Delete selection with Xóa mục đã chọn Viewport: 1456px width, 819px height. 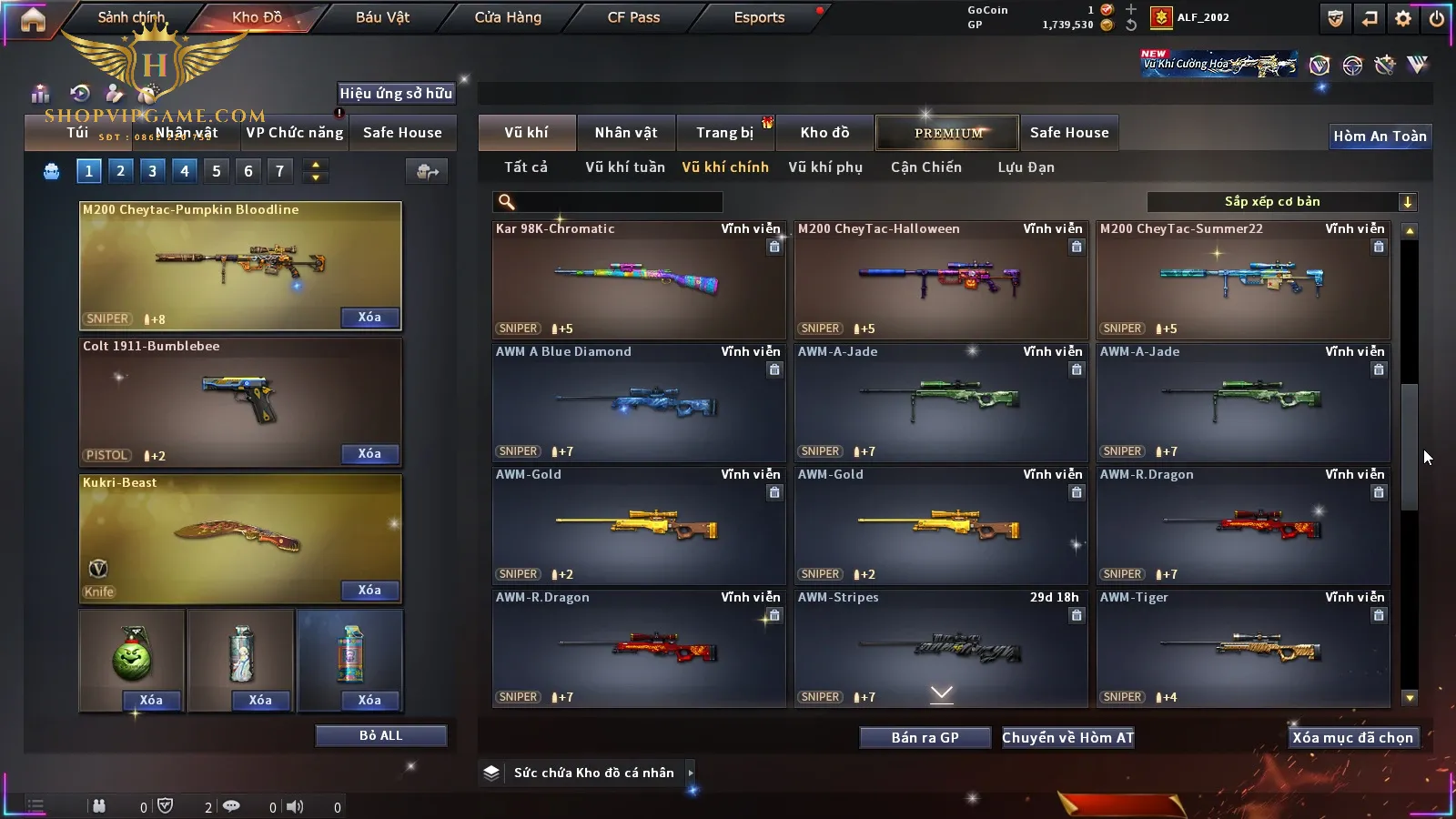point(1352,738)
